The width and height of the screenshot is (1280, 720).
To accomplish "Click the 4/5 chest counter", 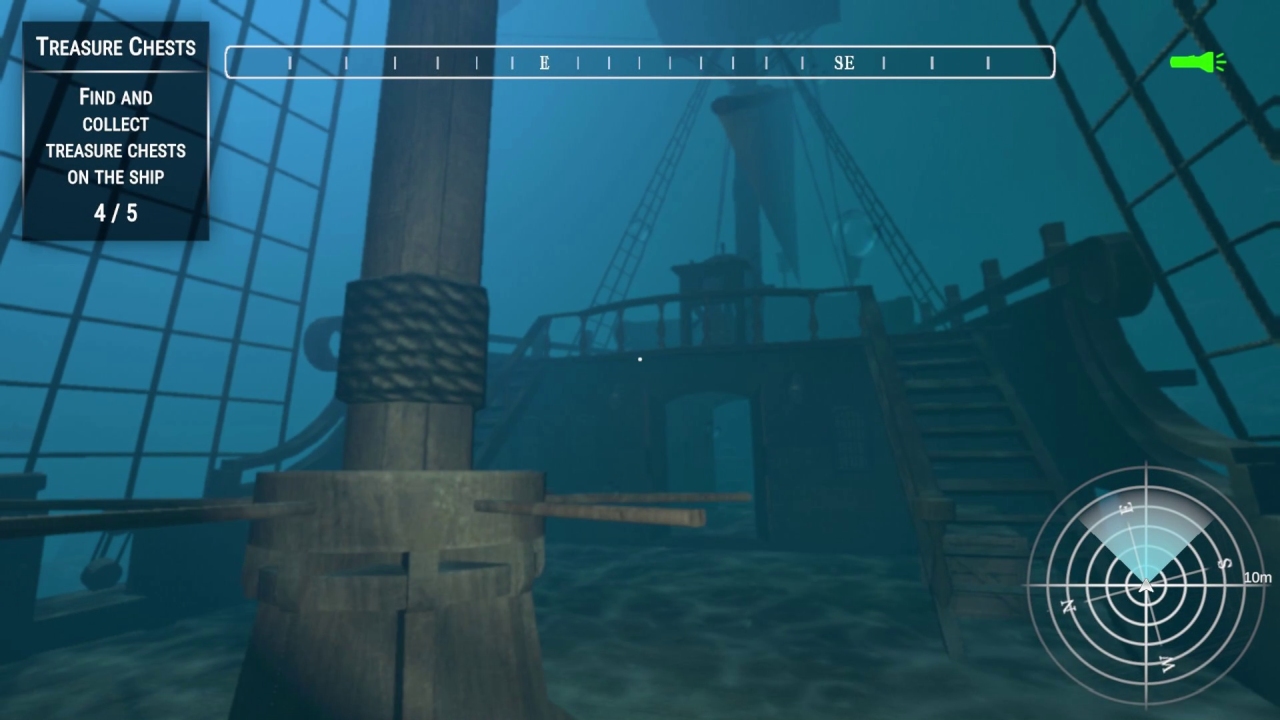I will click(x=115, y=212).
